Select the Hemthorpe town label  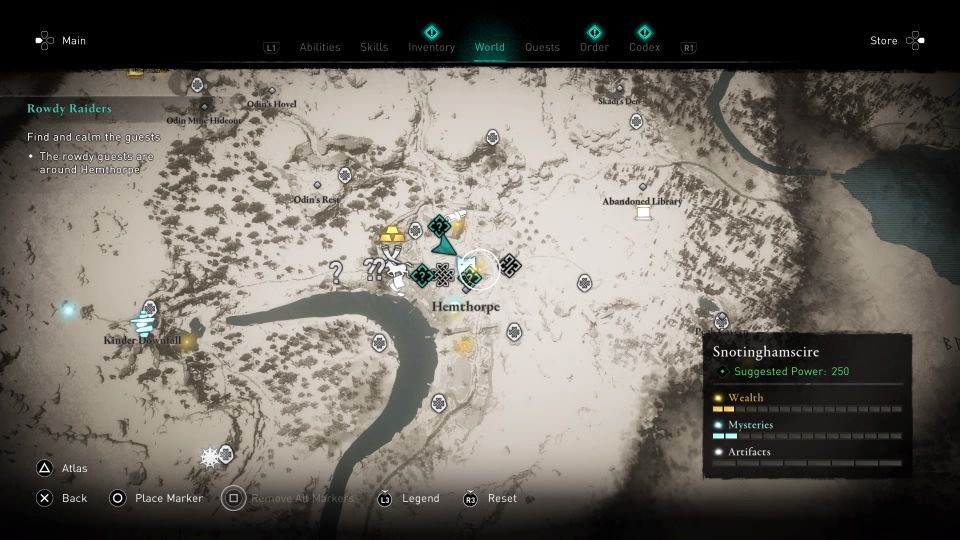click(x=465, y=307)
